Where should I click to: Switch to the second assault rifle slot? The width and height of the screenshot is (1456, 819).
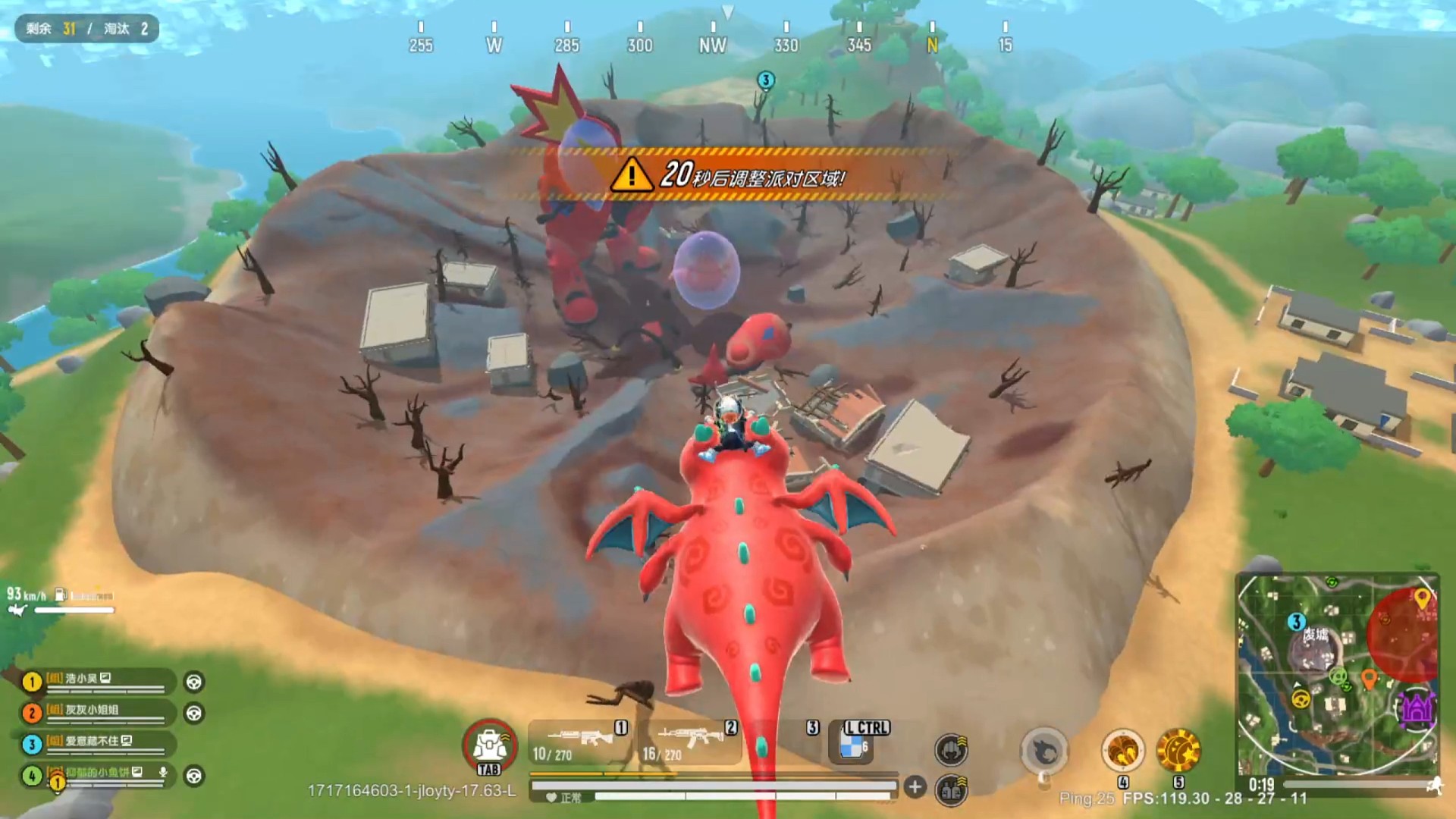click(689, 742)
